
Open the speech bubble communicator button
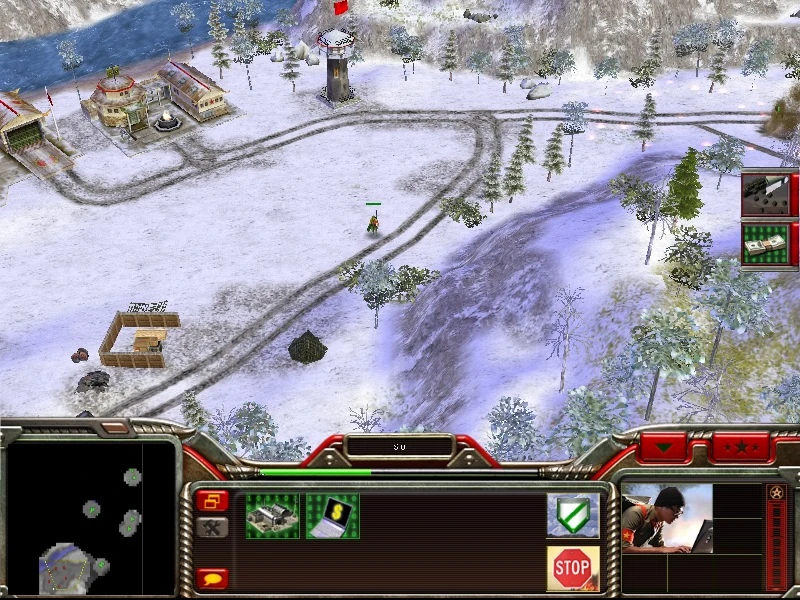[212, 577]
